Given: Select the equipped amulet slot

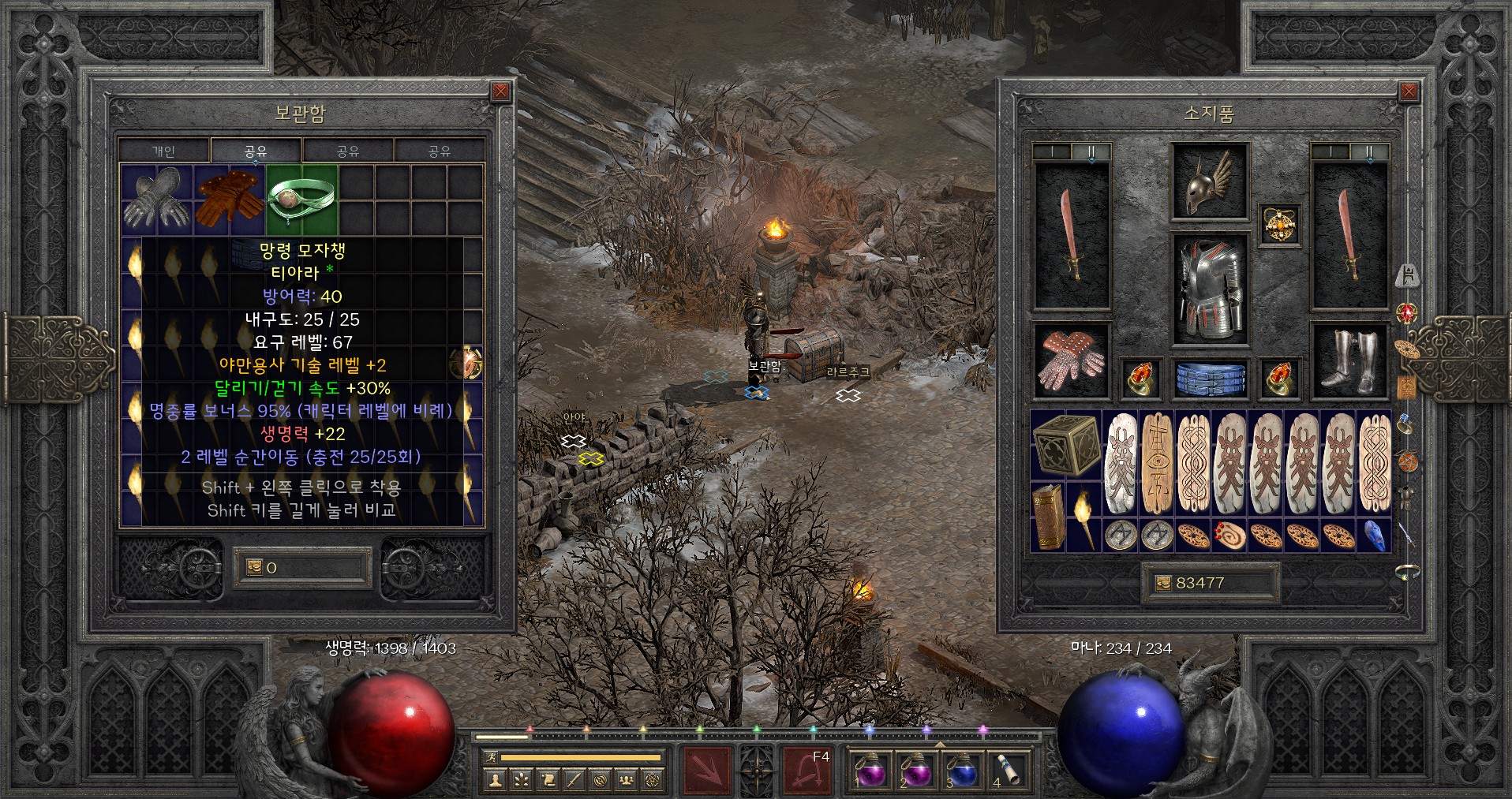Looking at the screenshot, I should pos(1278,226).
